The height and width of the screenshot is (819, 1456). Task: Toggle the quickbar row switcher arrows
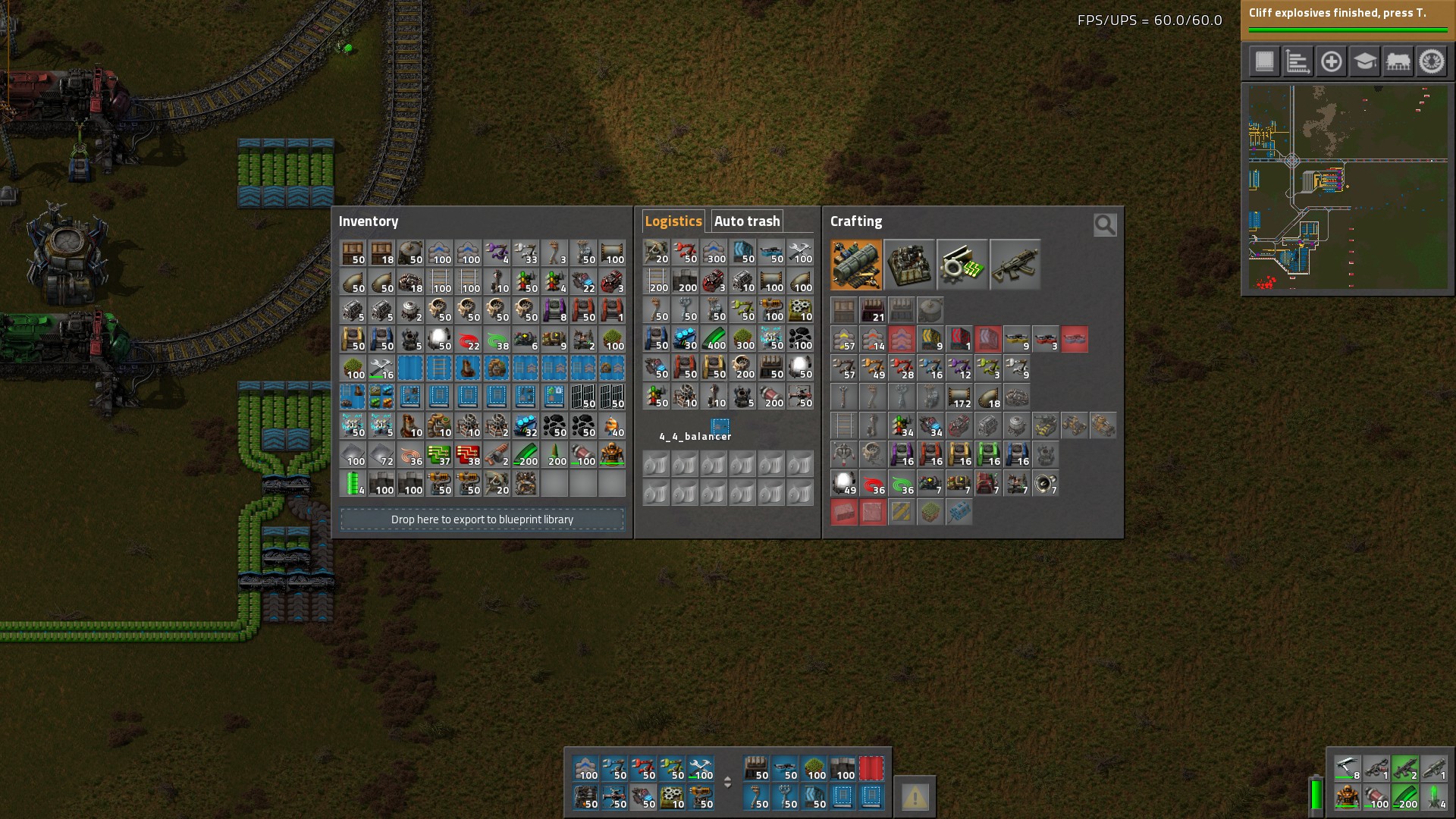click(x=727, y=782)
